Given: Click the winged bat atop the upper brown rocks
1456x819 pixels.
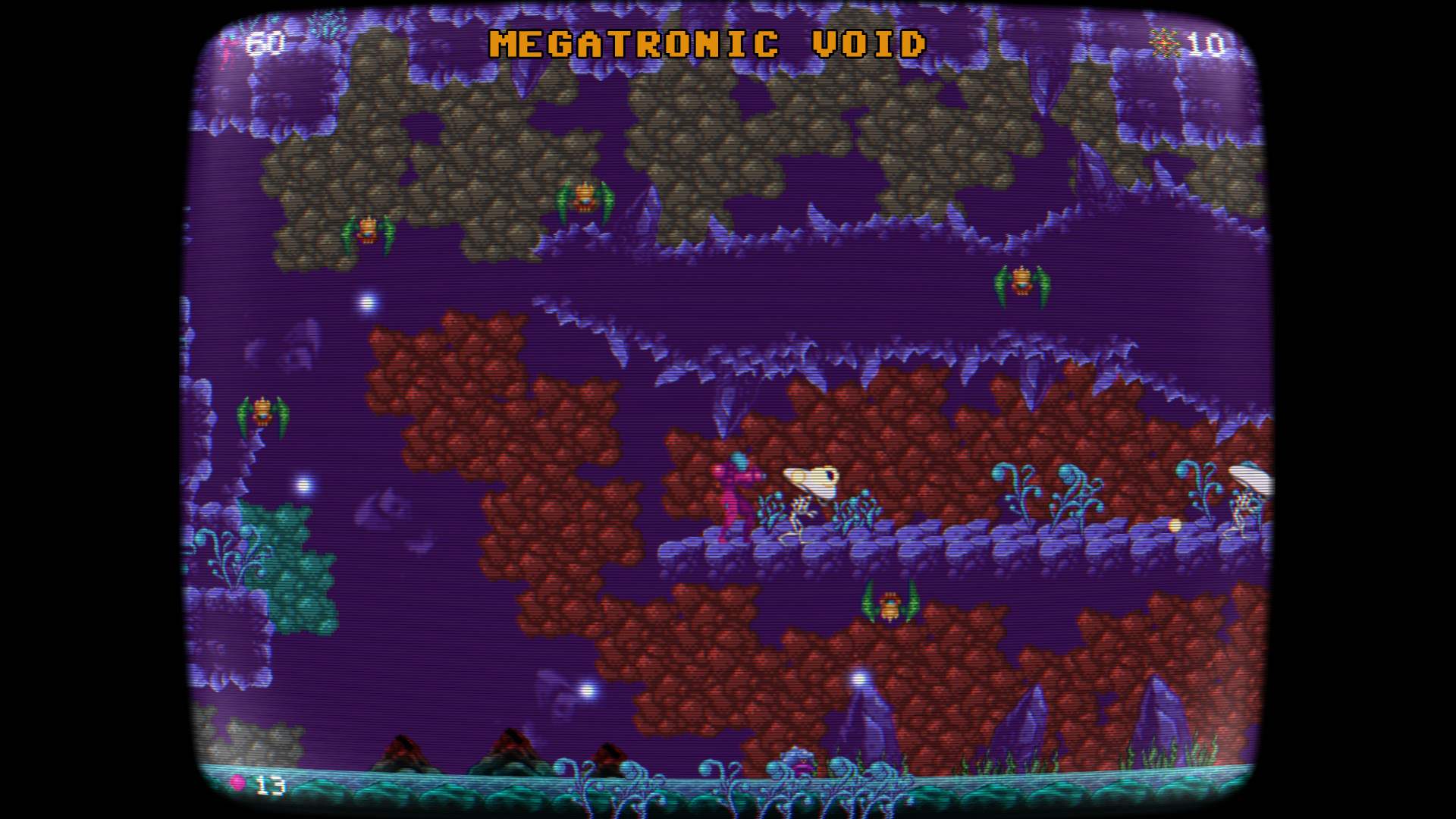Looking at the screenshot, I should (584, 197).
